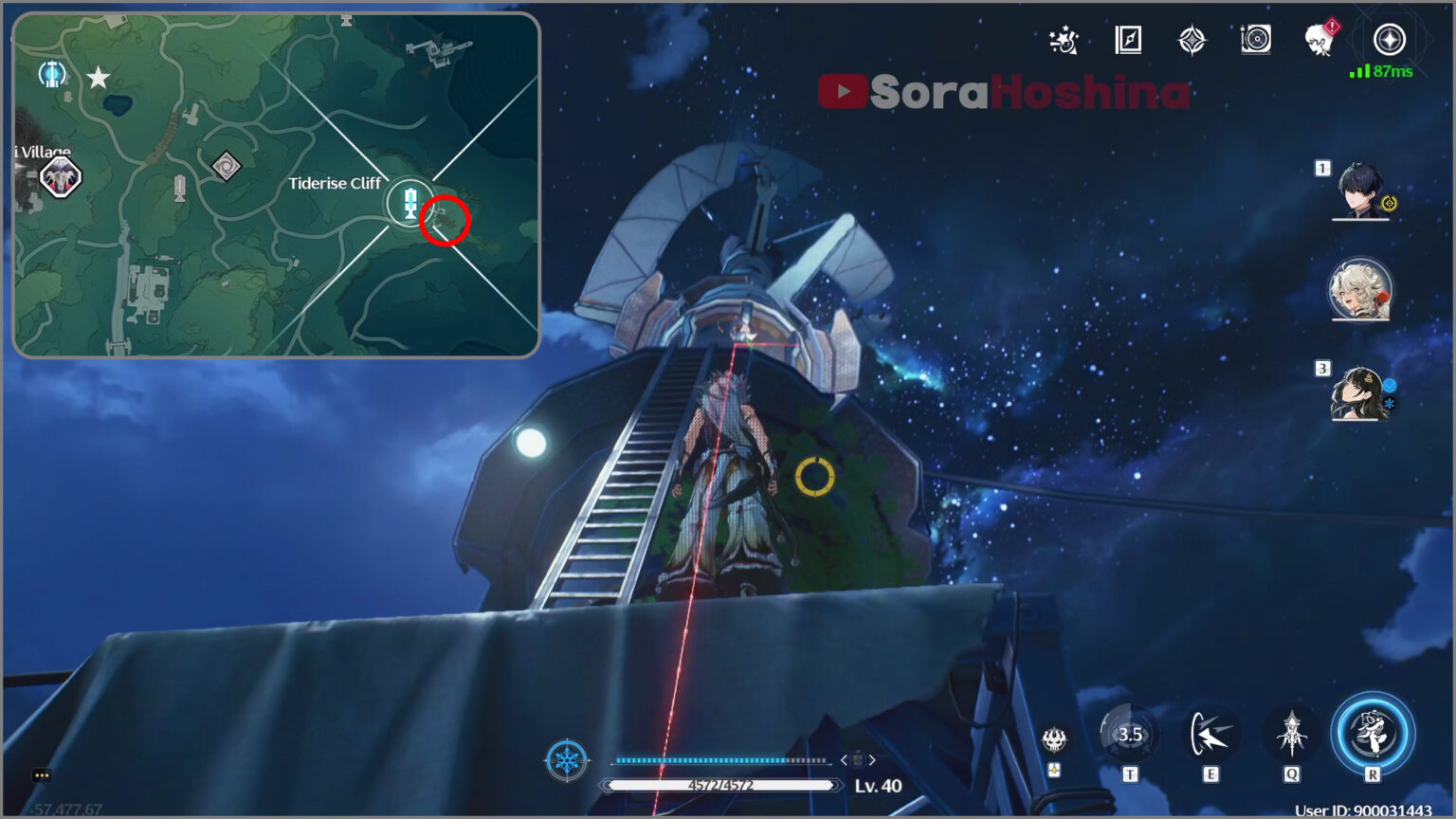Activate the glowing blue Resonance Liberation icon

point(1373,734)
